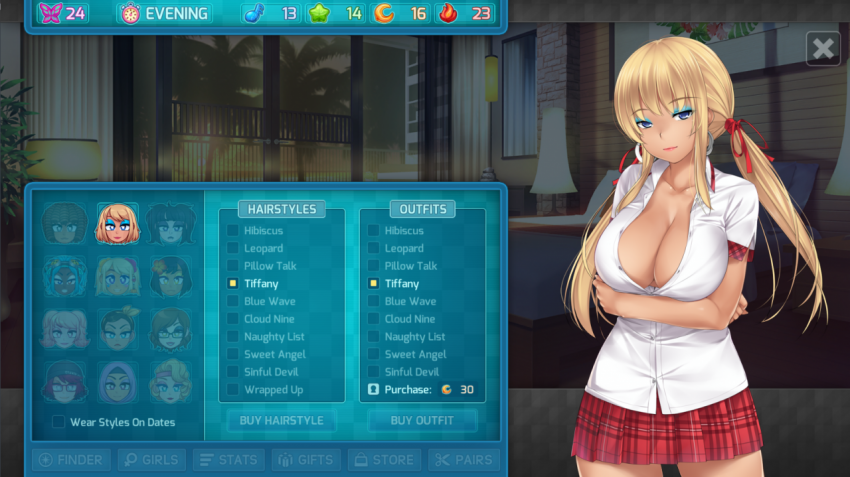Open the Finder tab

[x=71, y=460]
